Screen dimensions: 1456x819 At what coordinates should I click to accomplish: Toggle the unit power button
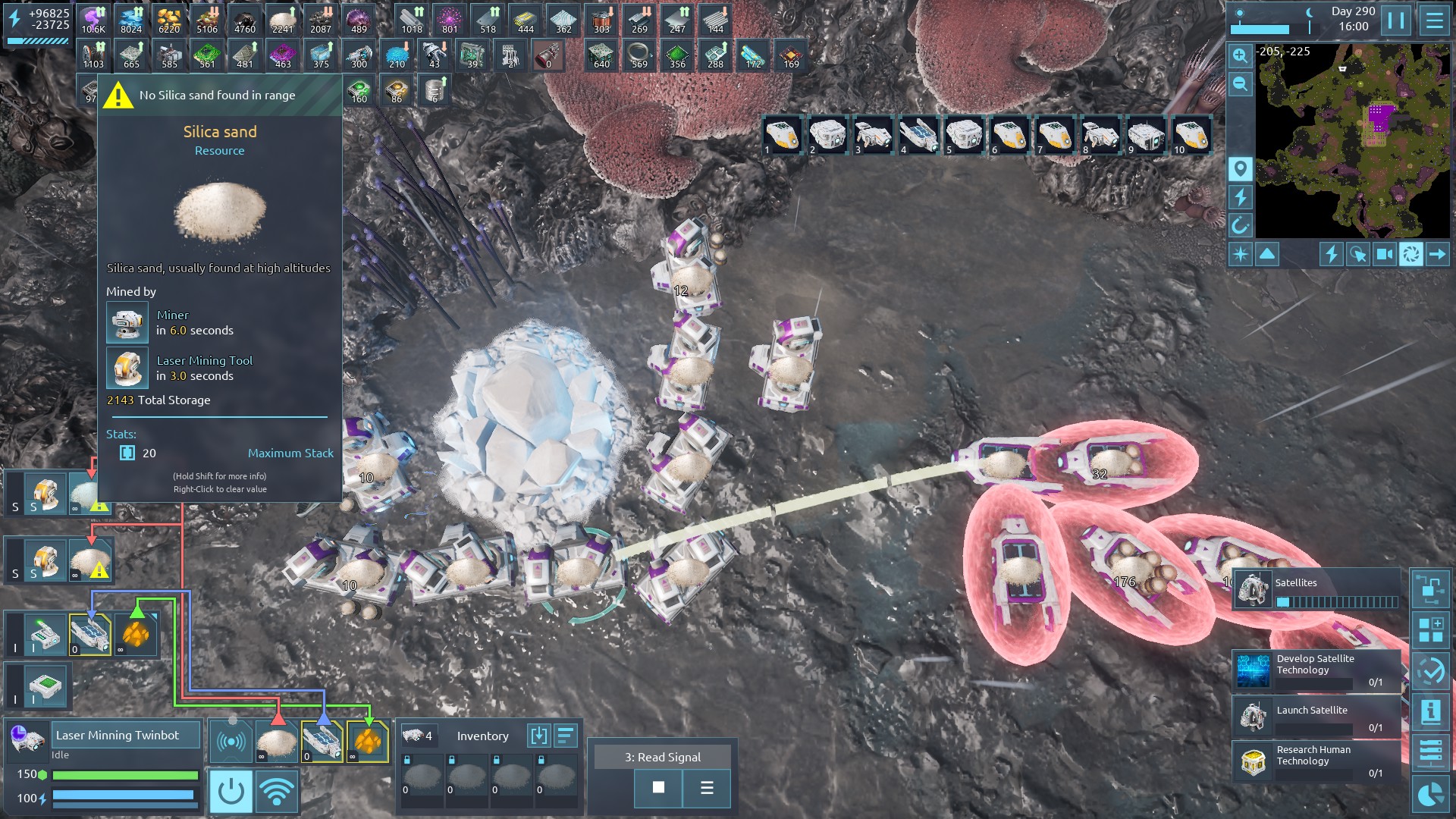[x=231, y=792]
